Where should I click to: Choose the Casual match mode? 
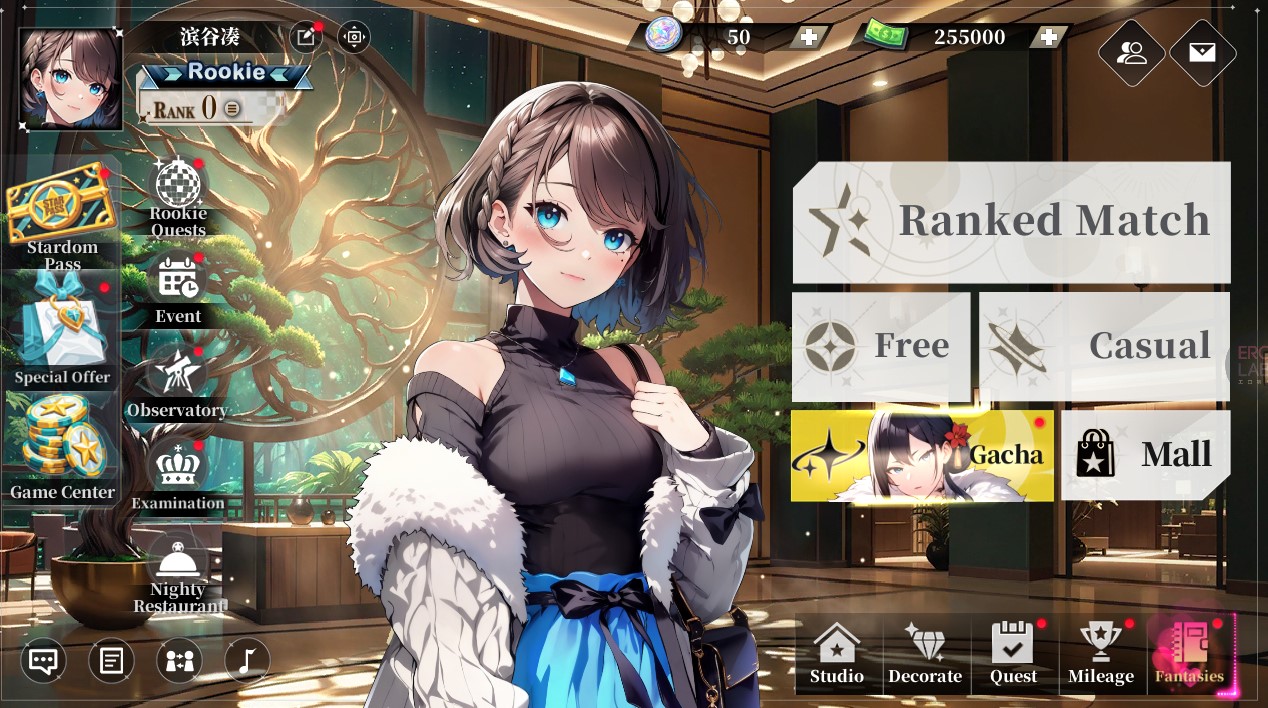tap(1104, 346)
